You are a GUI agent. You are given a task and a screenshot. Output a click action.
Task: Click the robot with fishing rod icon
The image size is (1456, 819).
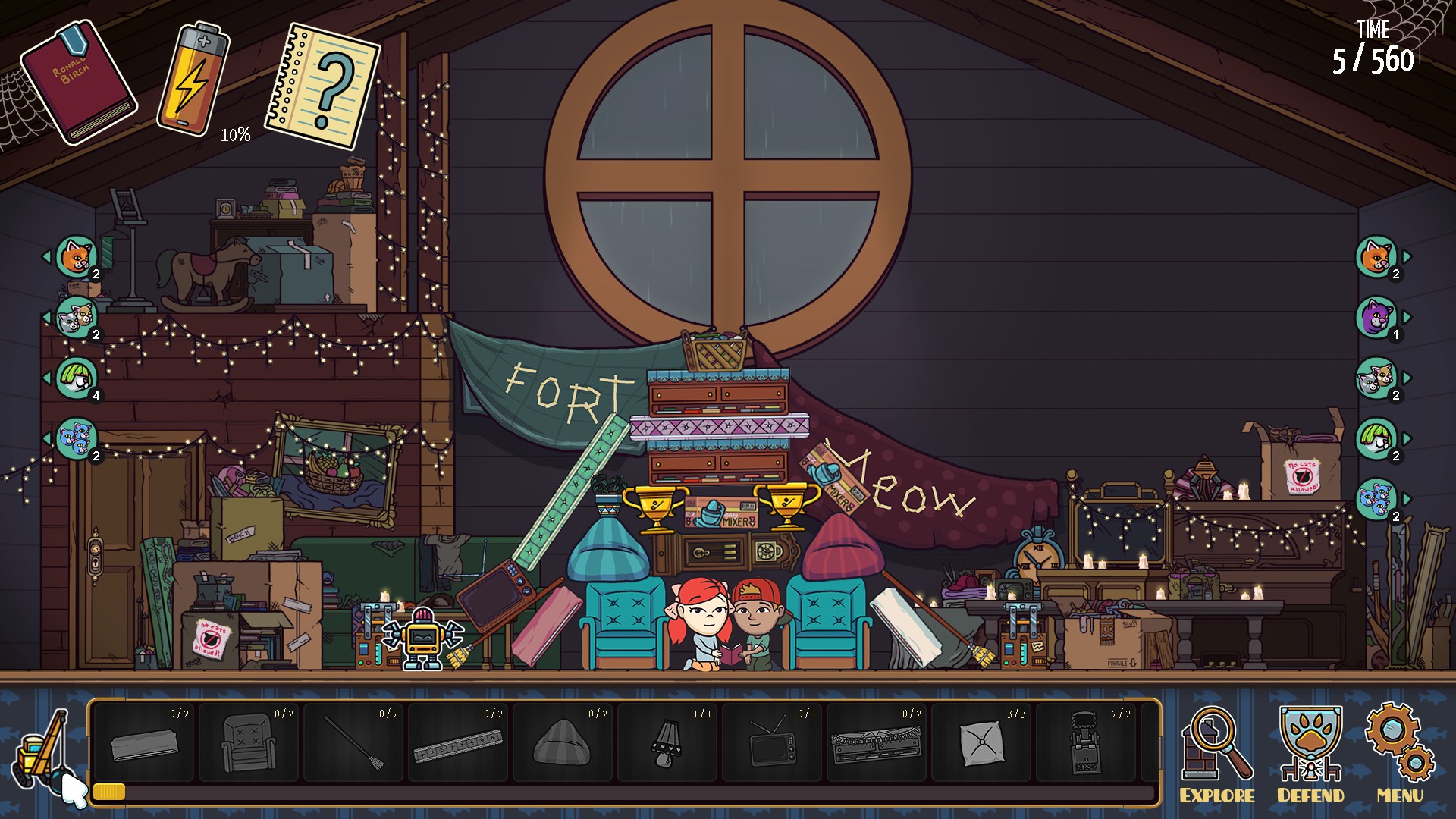pos(39,751)
